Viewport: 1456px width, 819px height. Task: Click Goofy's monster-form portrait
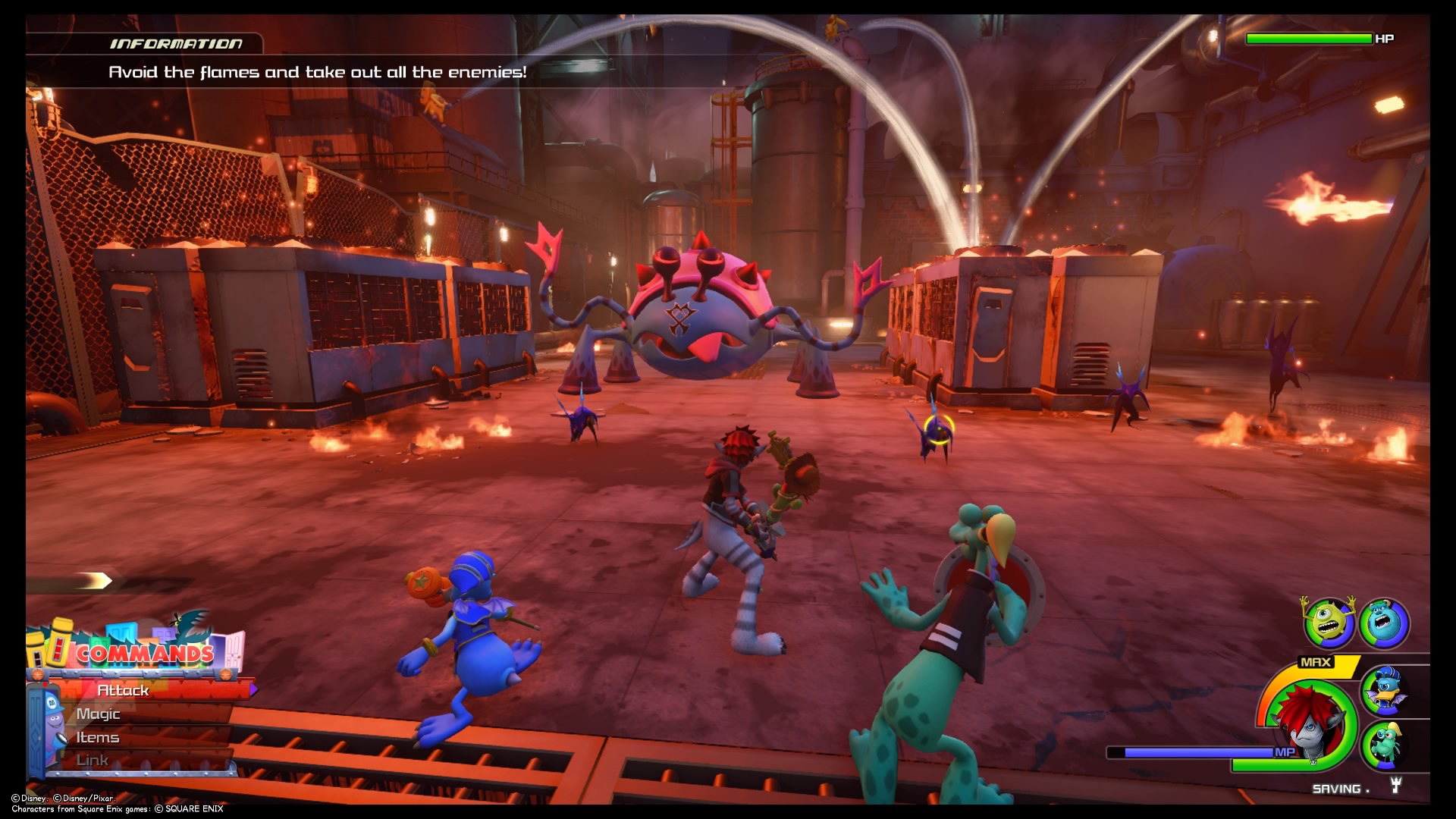click(1387, 746)
